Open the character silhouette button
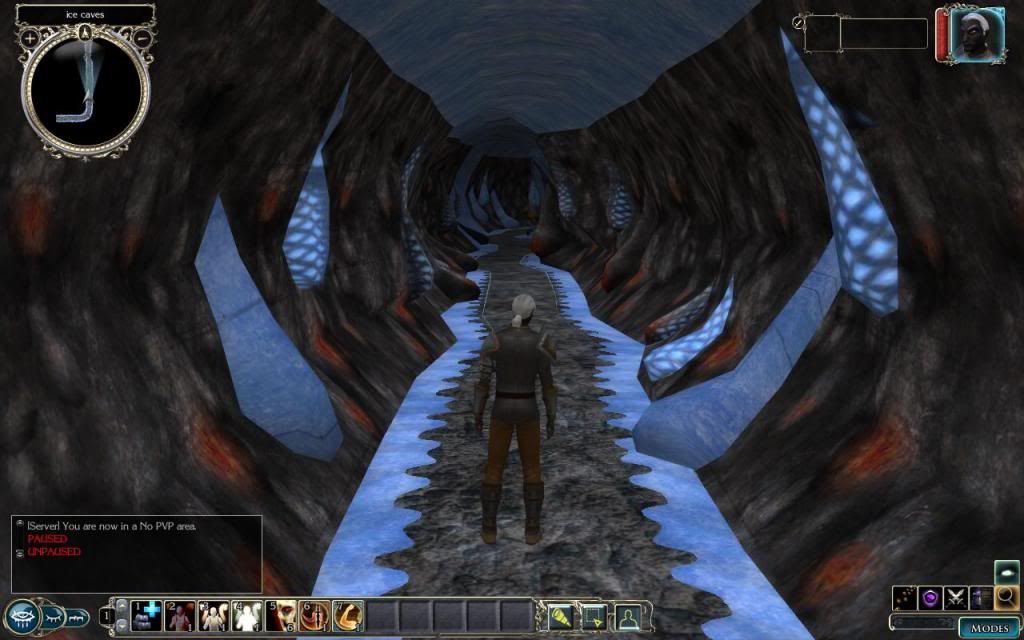 point(628,616)
